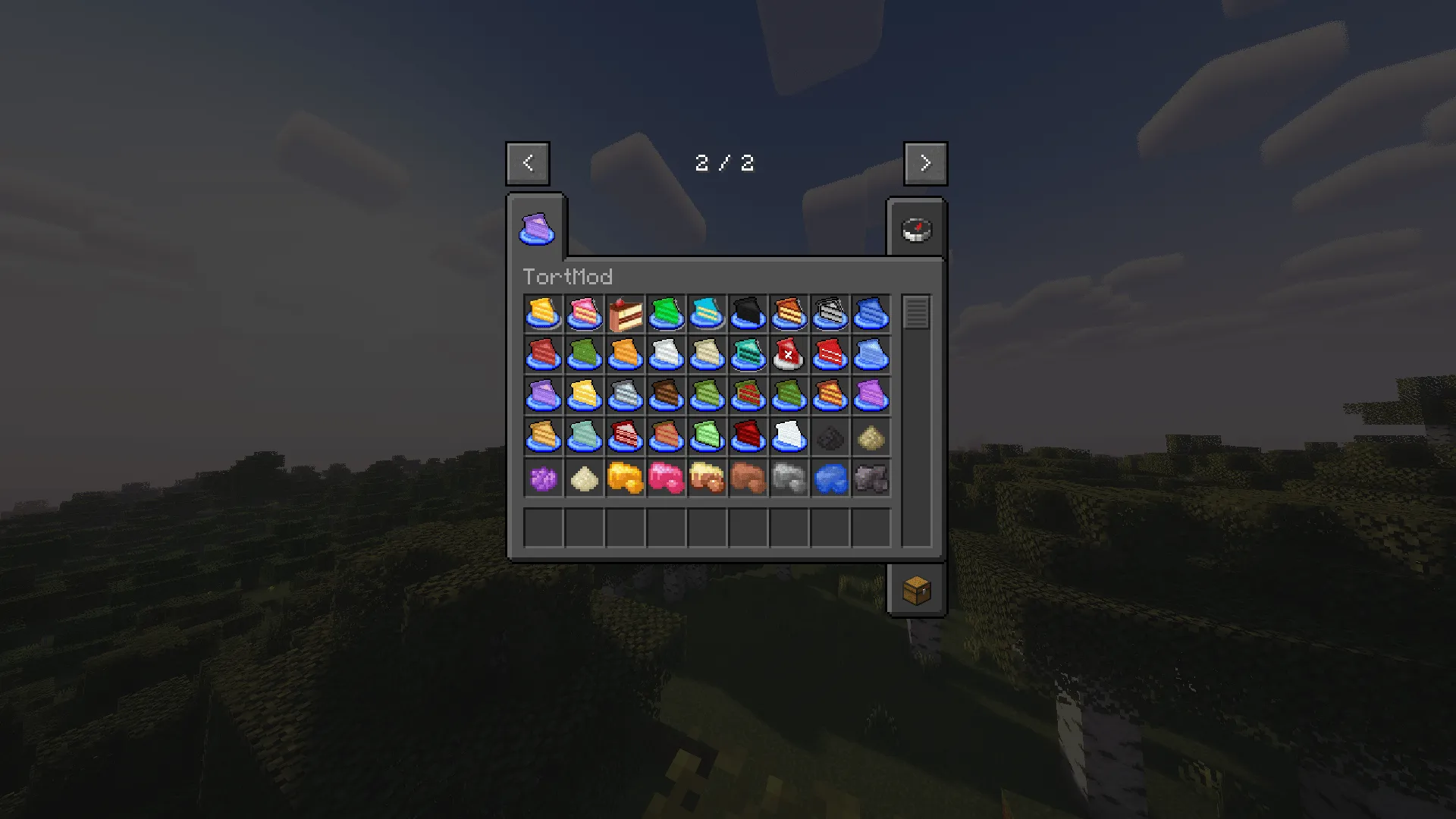Click the pink jelly blob item
The image size is (1456, 819).
664,479
